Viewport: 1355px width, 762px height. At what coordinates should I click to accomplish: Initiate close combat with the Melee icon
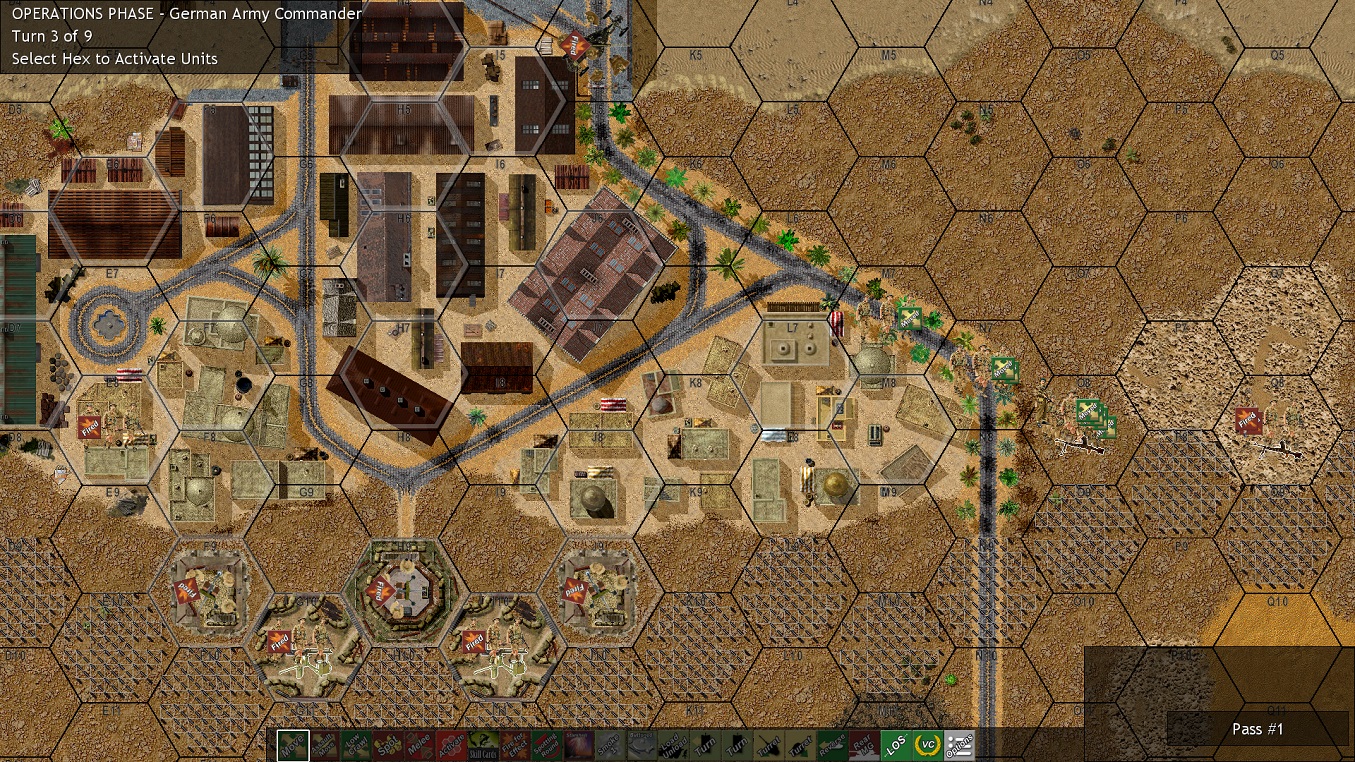(x=419, y=746)
